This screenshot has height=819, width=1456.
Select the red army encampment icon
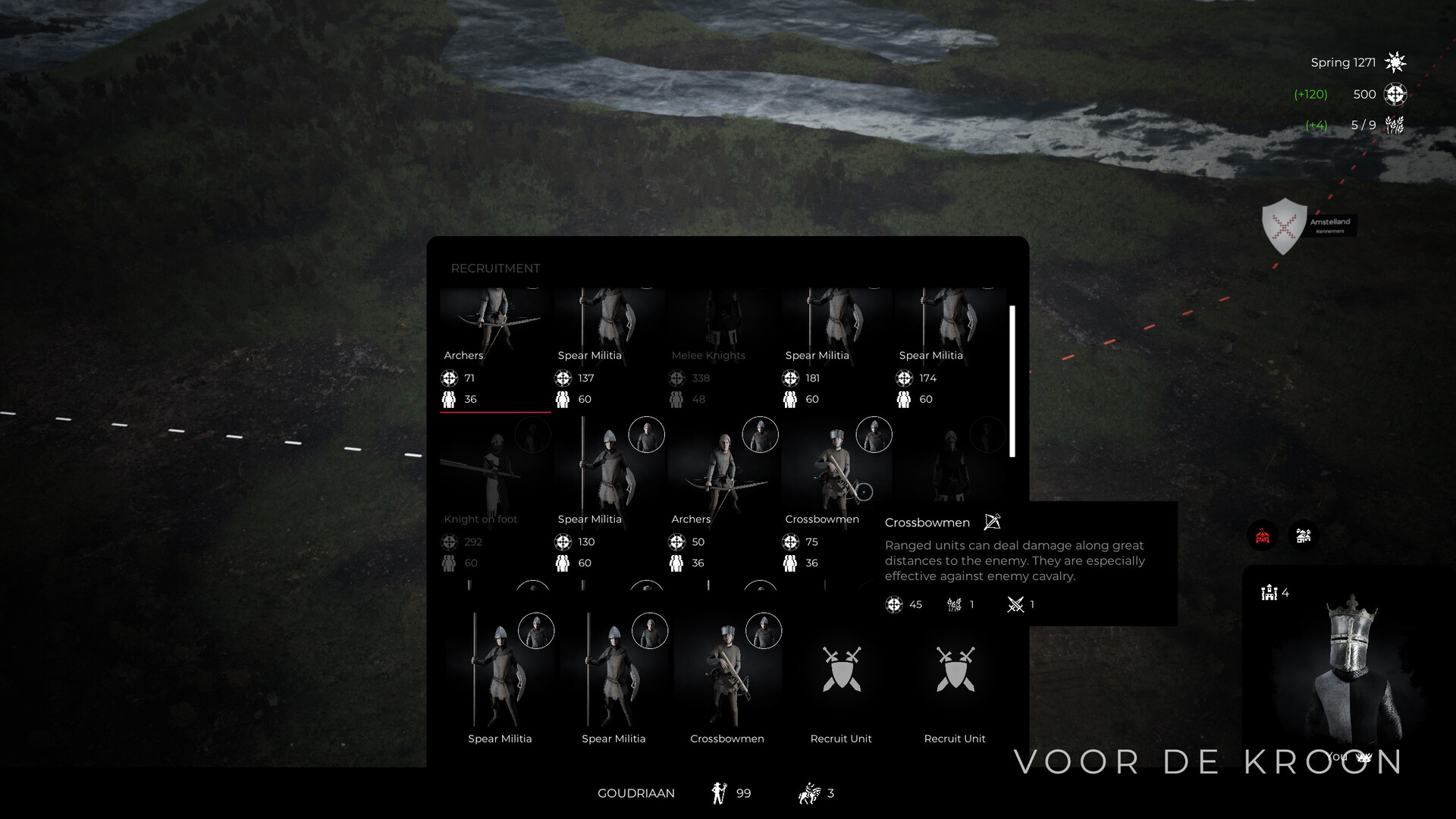point(1263,535)
